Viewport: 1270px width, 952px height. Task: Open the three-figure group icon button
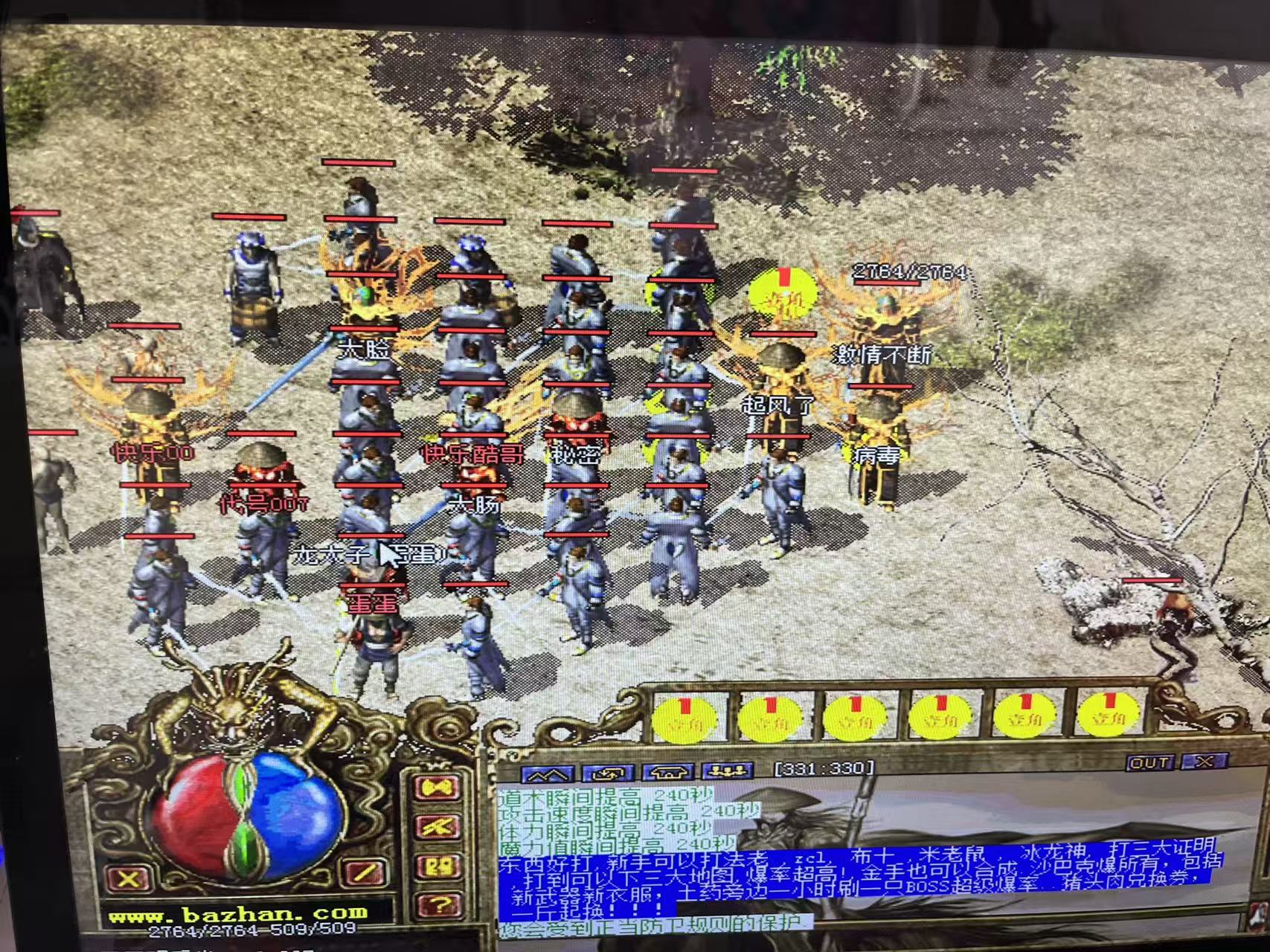click(x=728, y=771)
